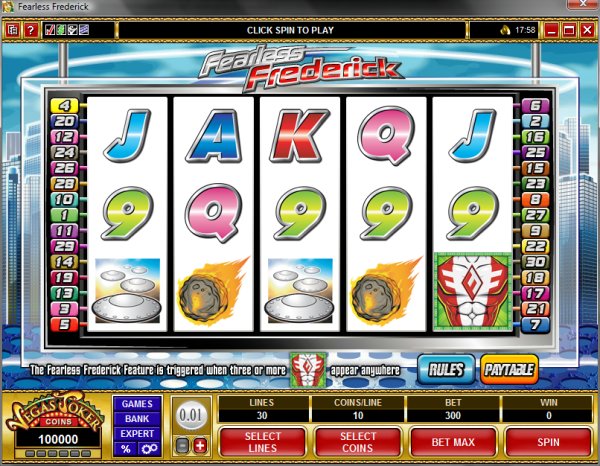This screenshot has height=466, width=600.
Task: Spin the reels with the SPIN button
Action: click(x=548, y=439)
